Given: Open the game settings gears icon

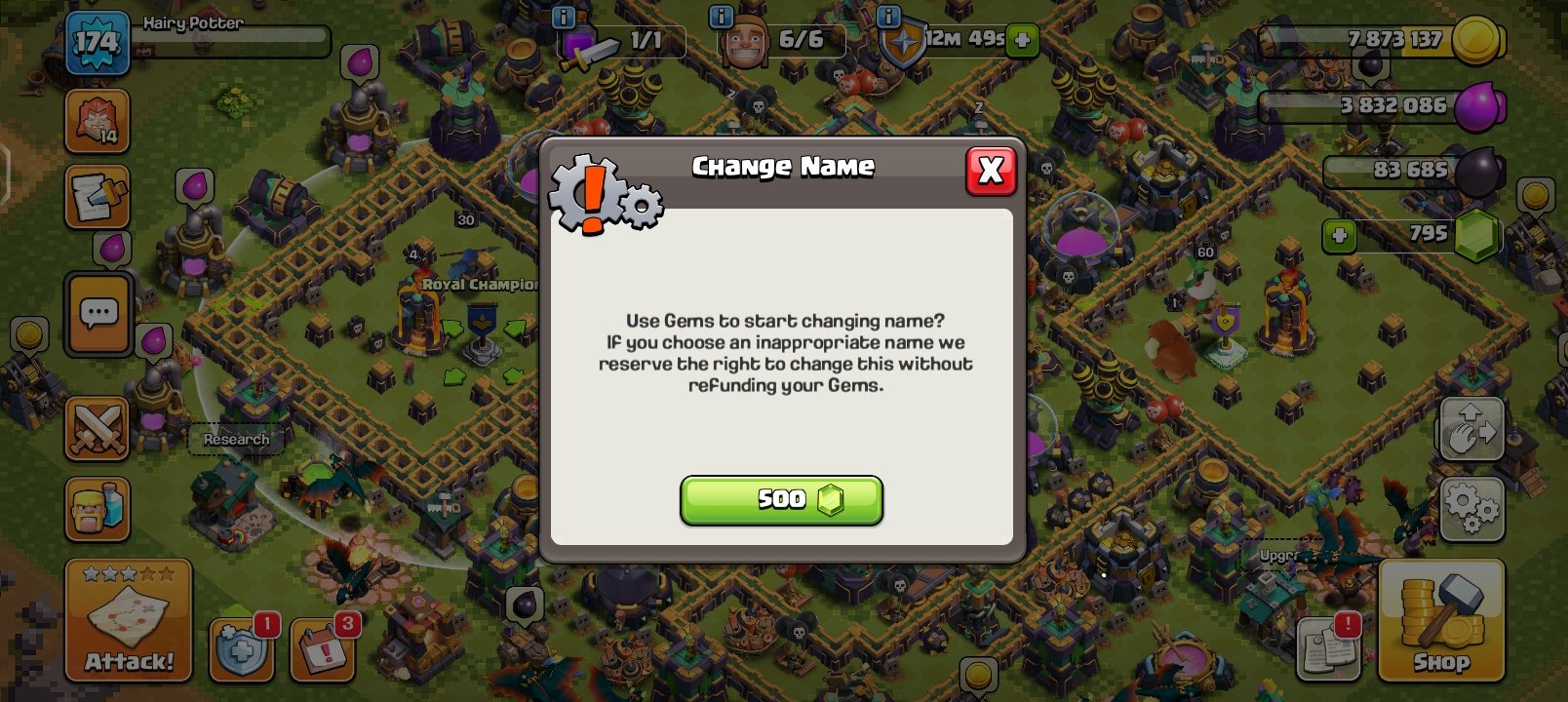Looking at the screenshot, I should (1470, 504).
